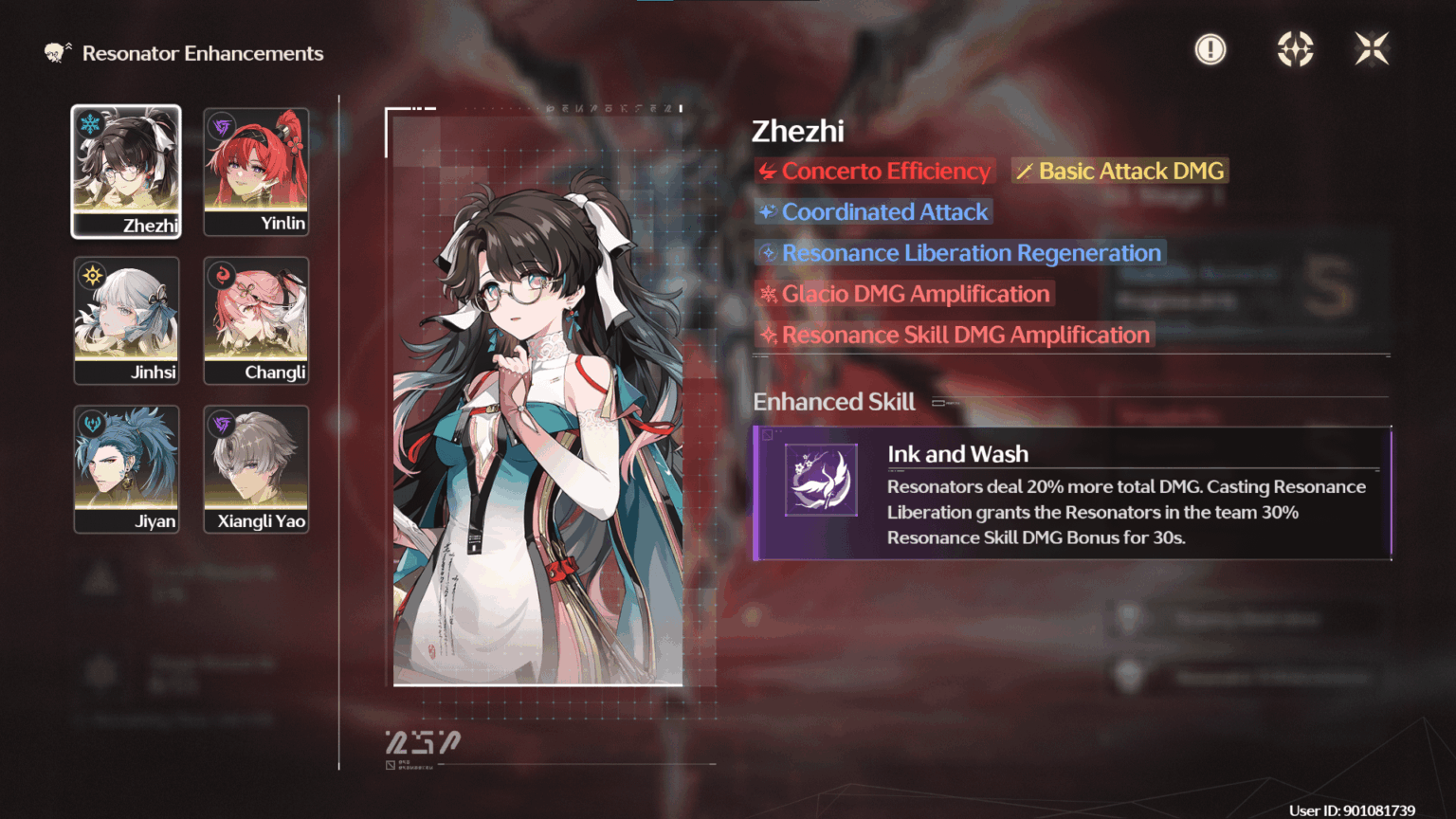The height and width of the screenshot is (819, 1456).
Task: Switch to Changli's portrait
Action: pyautogui.click(x=256, y=319)
